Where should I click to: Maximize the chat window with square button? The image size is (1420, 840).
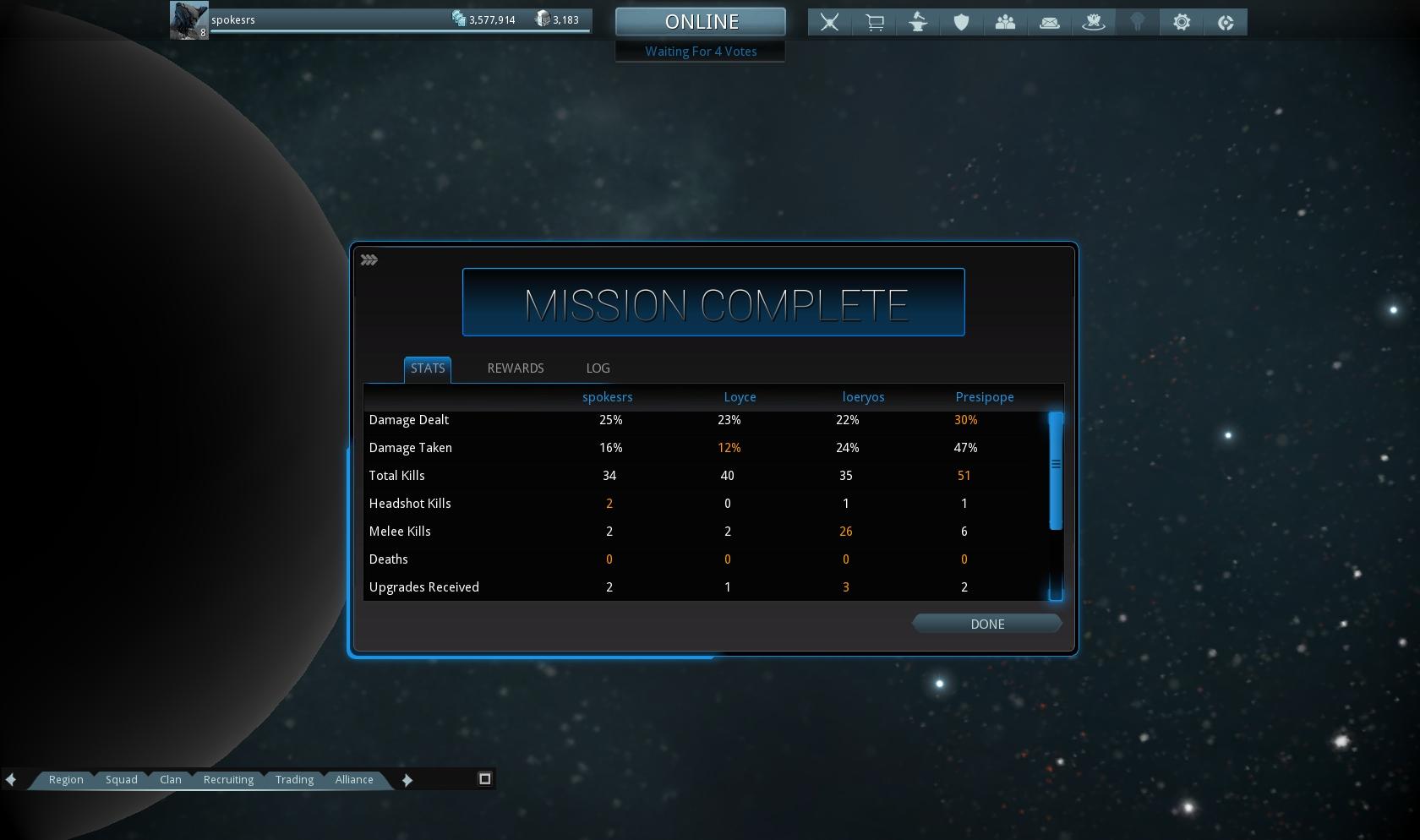tap(485, 778)
